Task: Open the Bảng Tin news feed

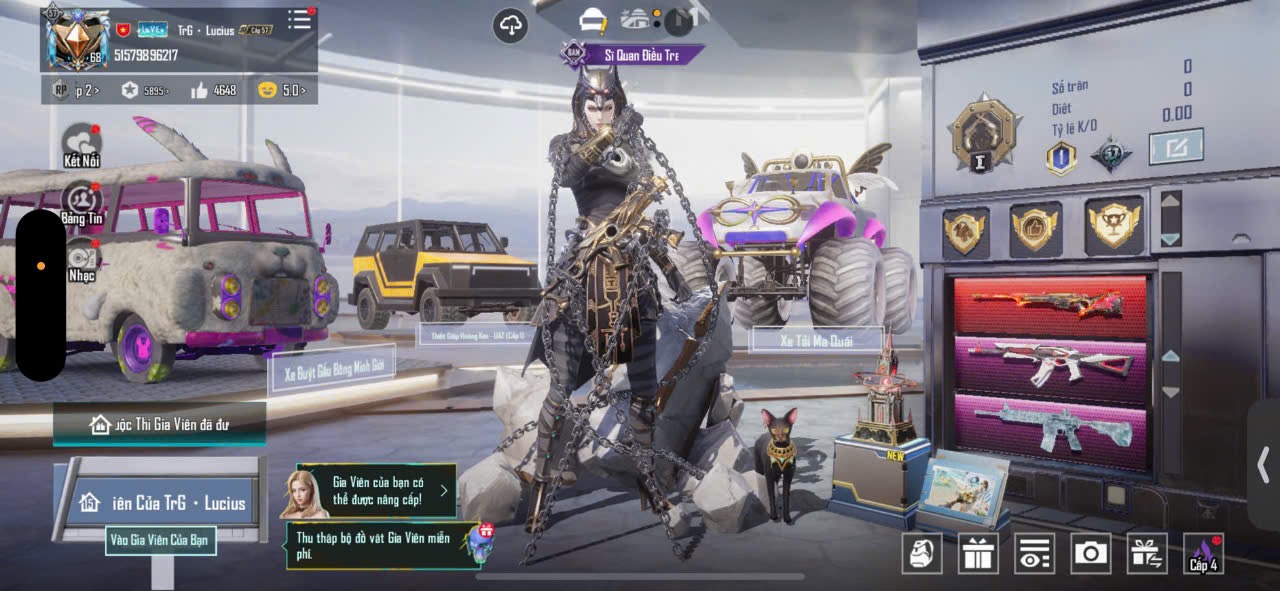Action: pos(82,203)
